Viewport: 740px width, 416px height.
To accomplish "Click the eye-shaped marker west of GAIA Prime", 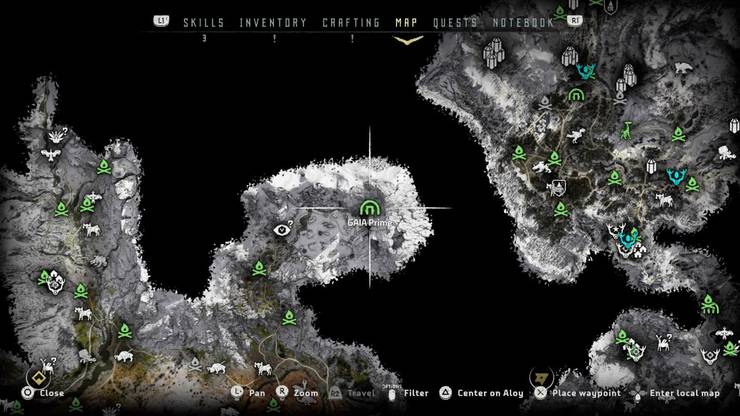I will click(282, 229).
